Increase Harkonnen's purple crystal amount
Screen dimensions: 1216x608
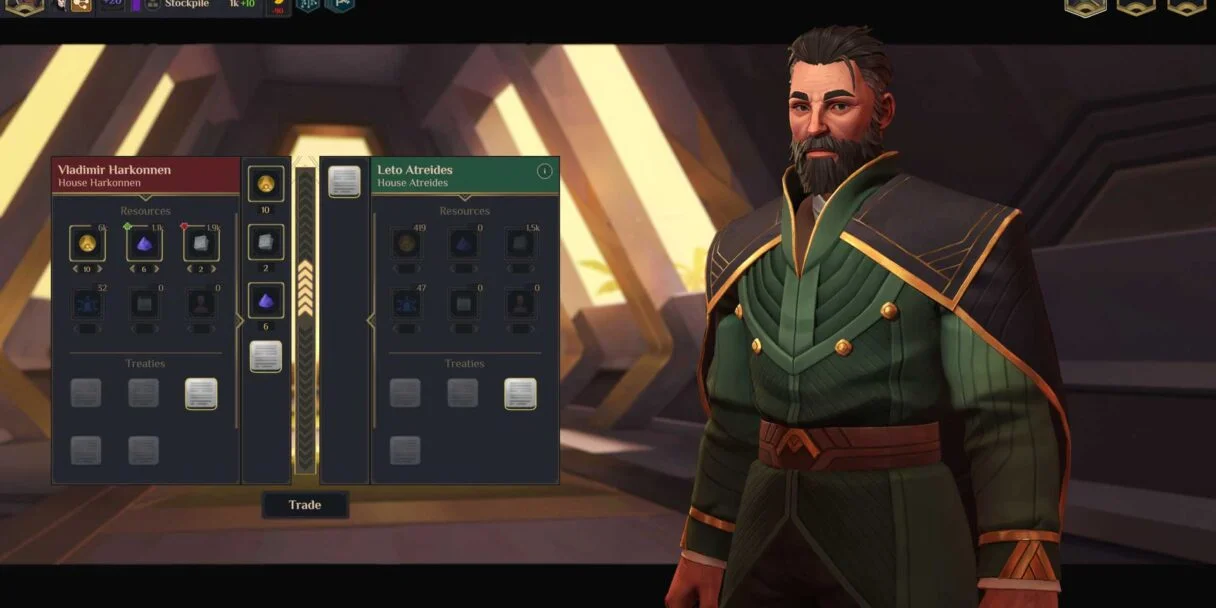[158, 269]
